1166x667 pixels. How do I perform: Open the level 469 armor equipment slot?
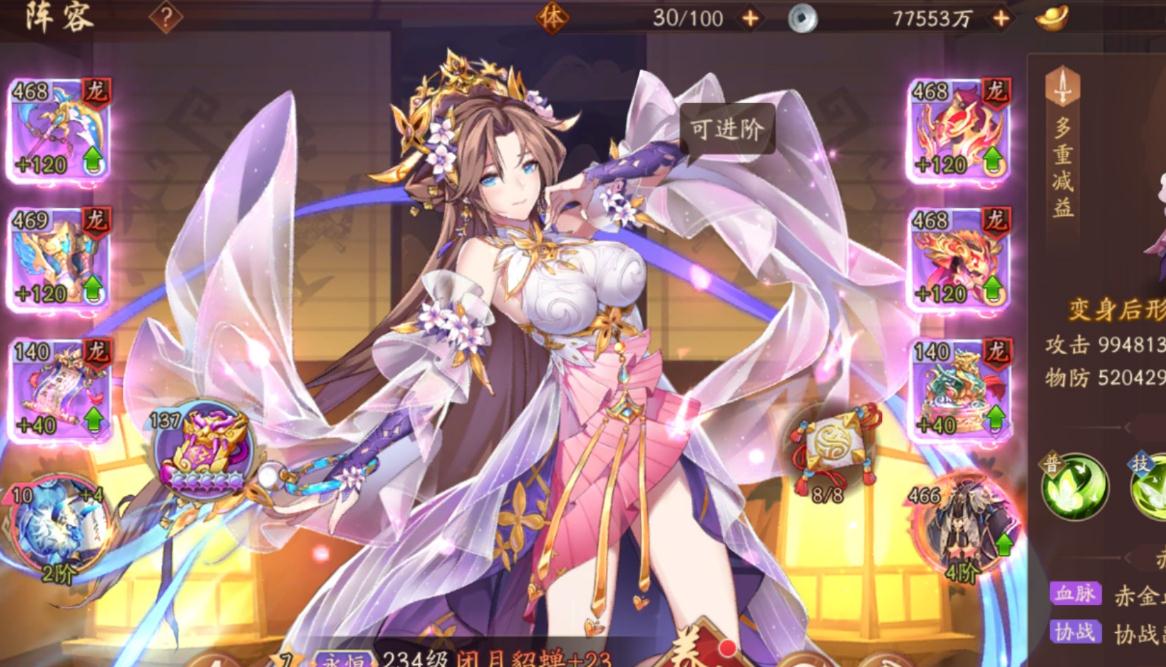coord(58,258)
